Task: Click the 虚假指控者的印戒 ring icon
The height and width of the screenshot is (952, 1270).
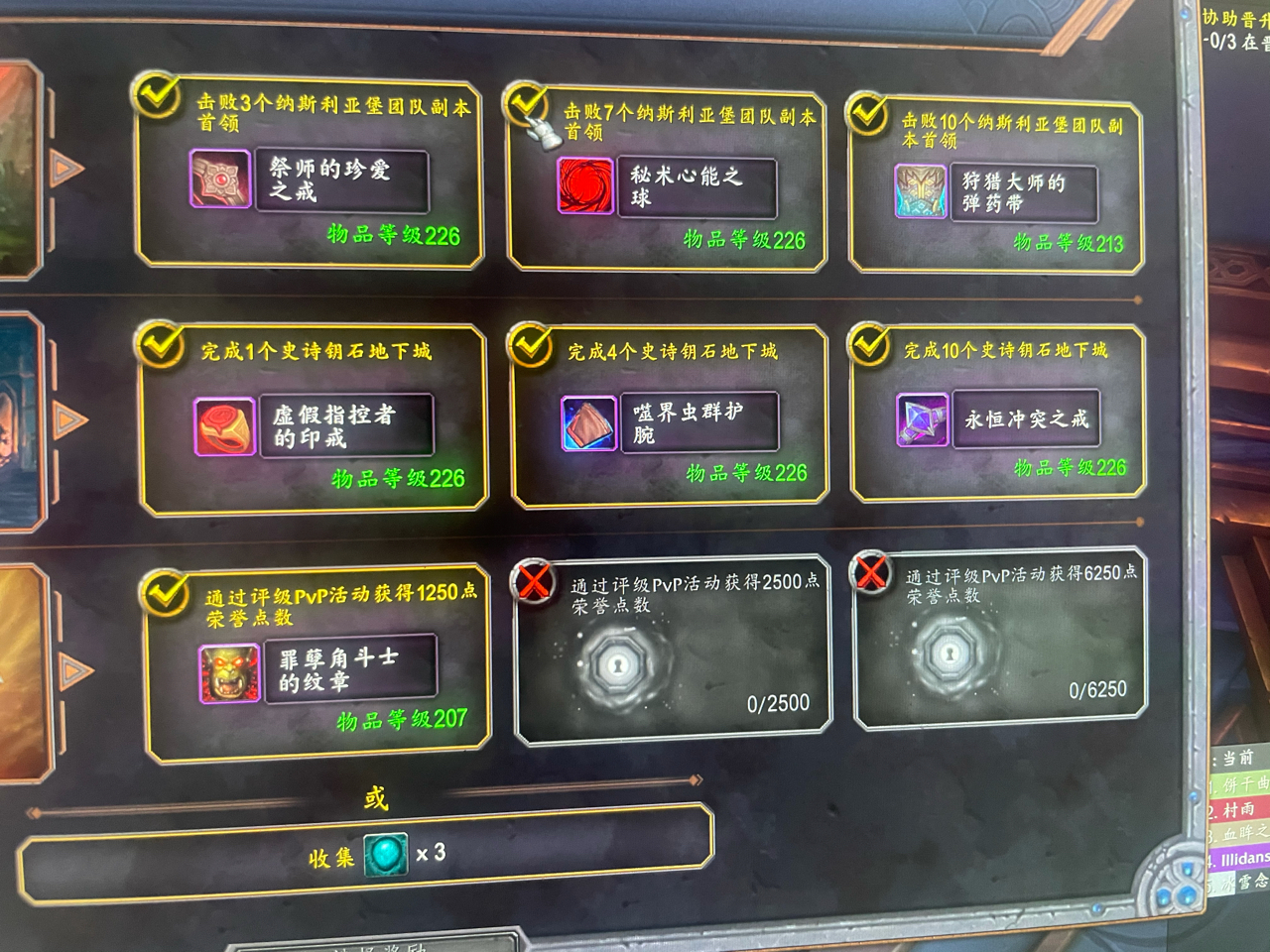Action: 225,424
